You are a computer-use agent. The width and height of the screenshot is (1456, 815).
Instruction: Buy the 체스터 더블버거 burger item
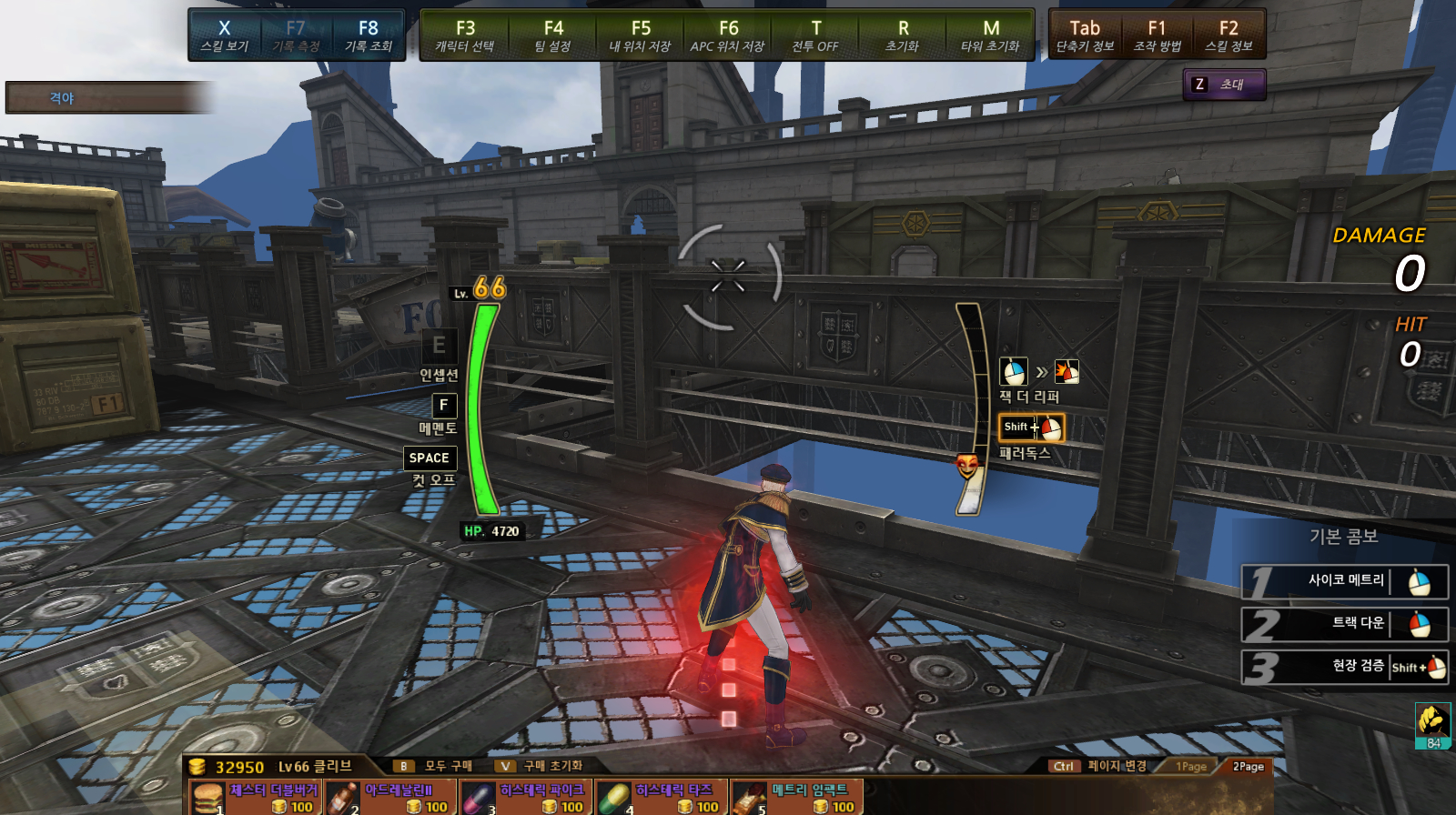click(255, 798)
